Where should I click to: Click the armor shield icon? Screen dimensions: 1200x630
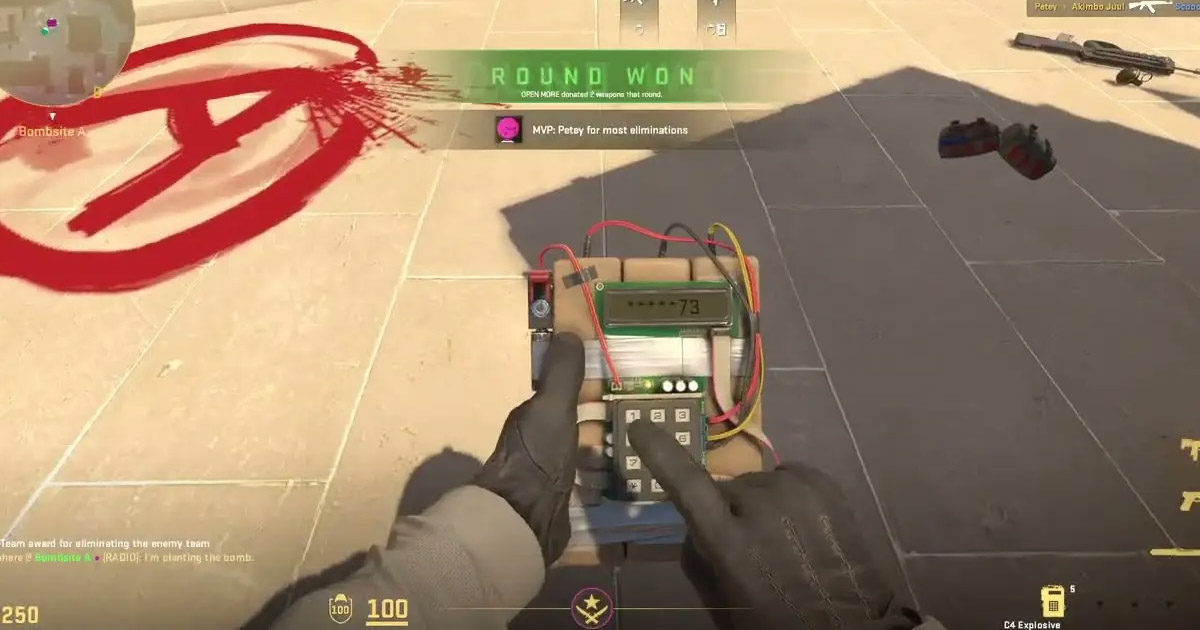coord(341,608)
